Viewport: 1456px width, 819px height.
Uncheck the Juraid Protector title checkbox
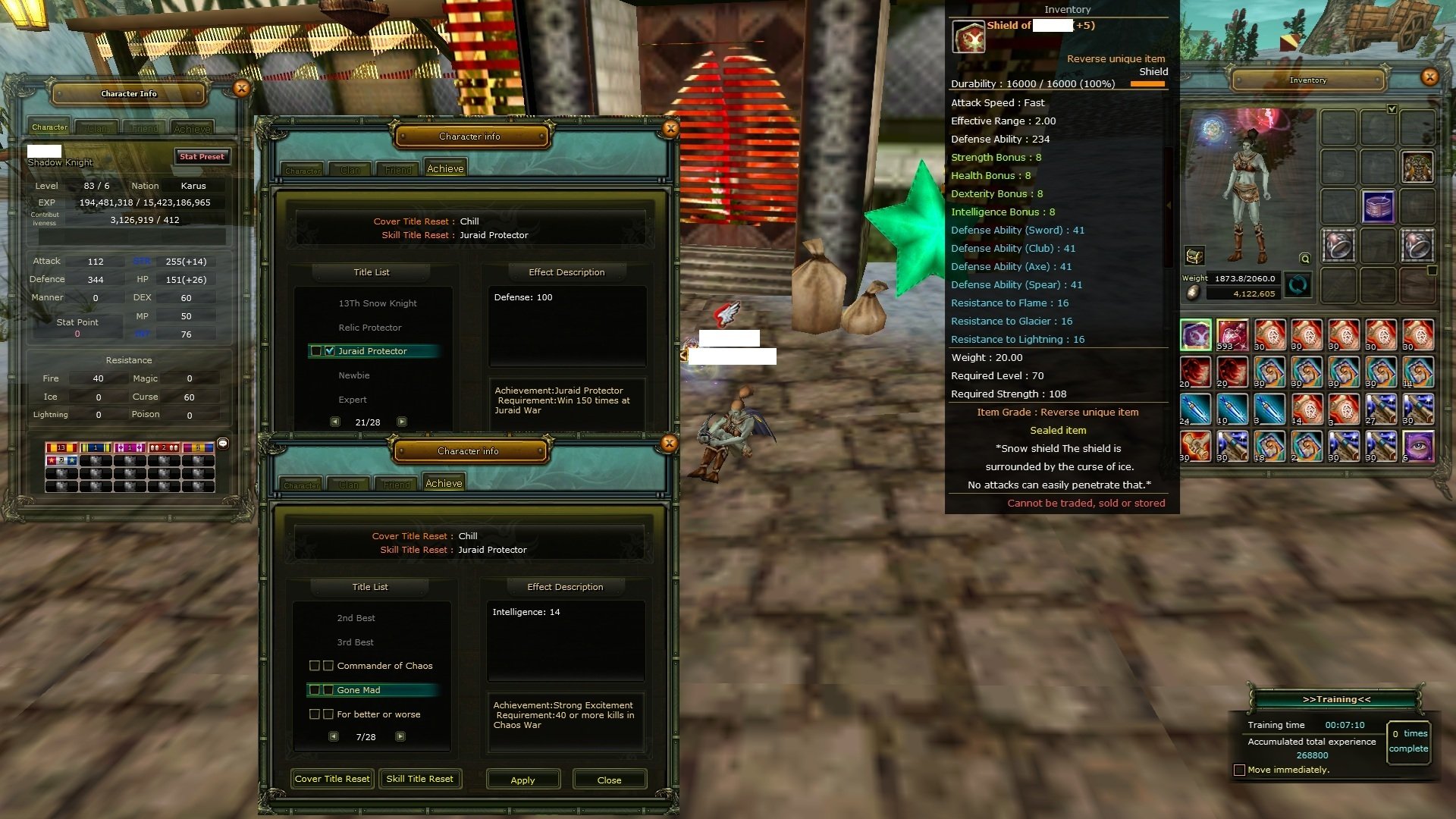coord(330,350)
